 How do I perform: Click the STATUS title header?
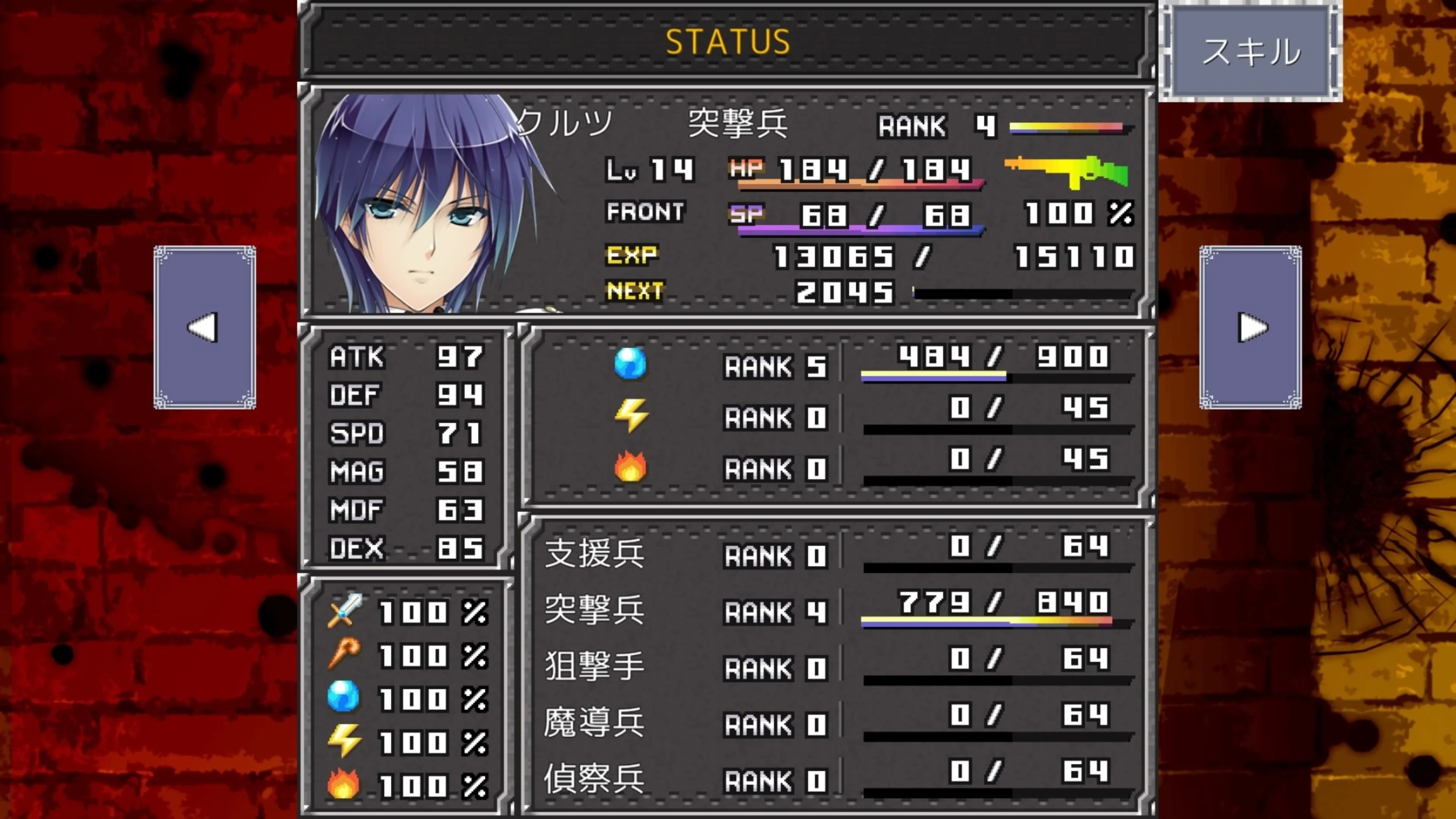tap(728, 39)
